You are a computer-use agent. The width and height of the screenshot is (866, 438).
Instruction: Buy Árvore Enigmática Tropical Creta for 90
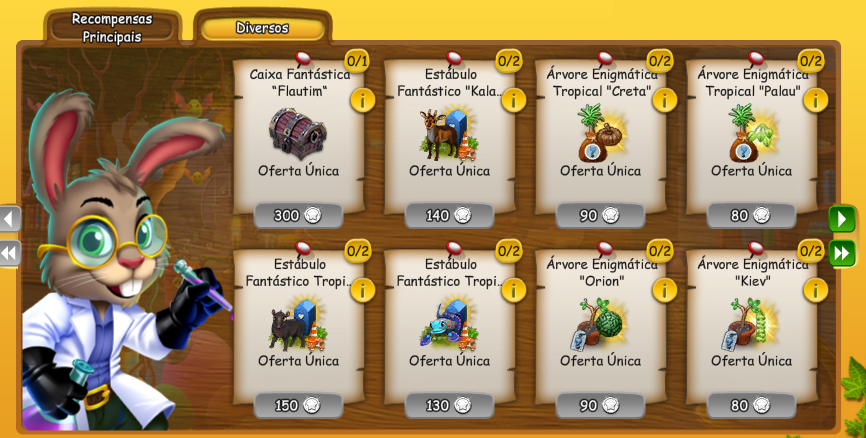(601, 215)
